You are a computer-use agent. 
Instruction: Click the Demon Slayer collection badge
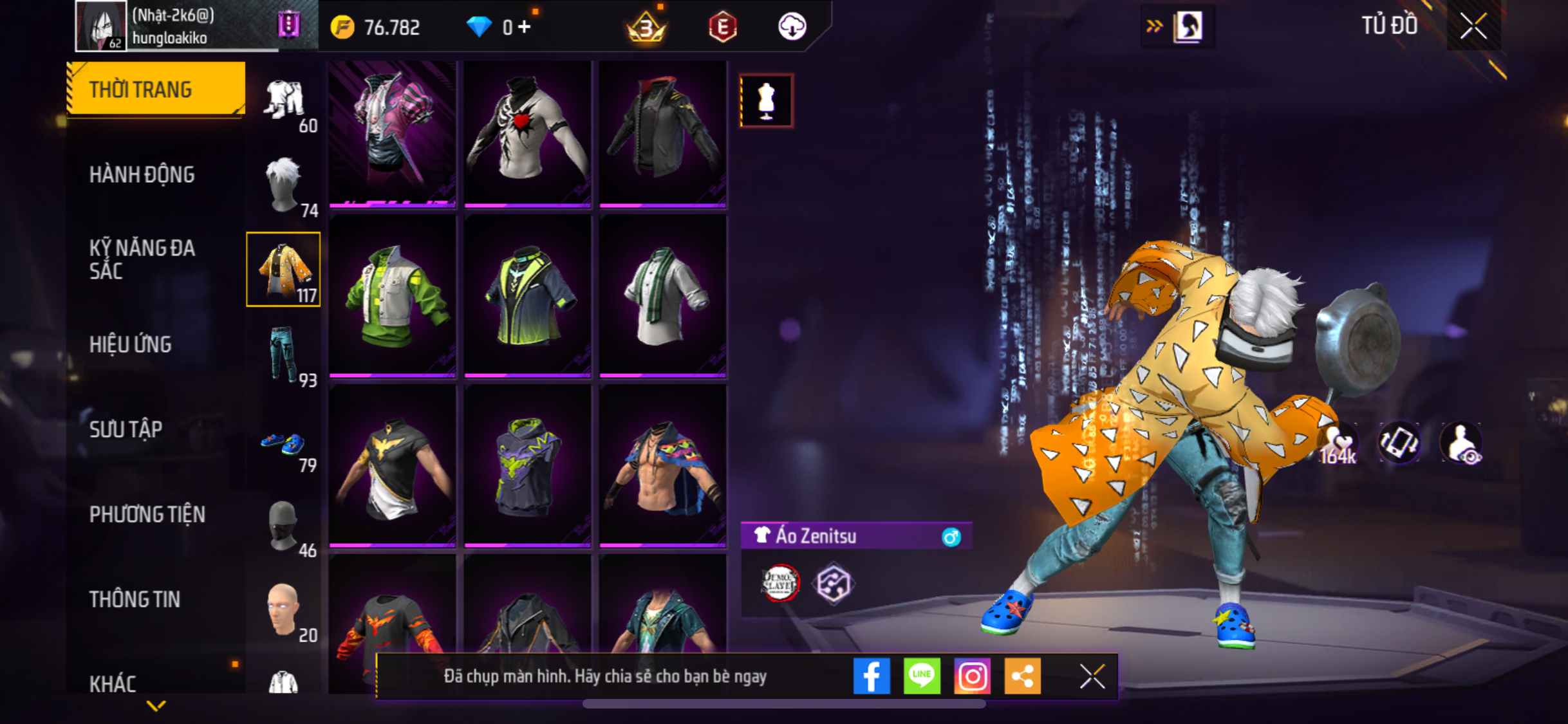779,583
